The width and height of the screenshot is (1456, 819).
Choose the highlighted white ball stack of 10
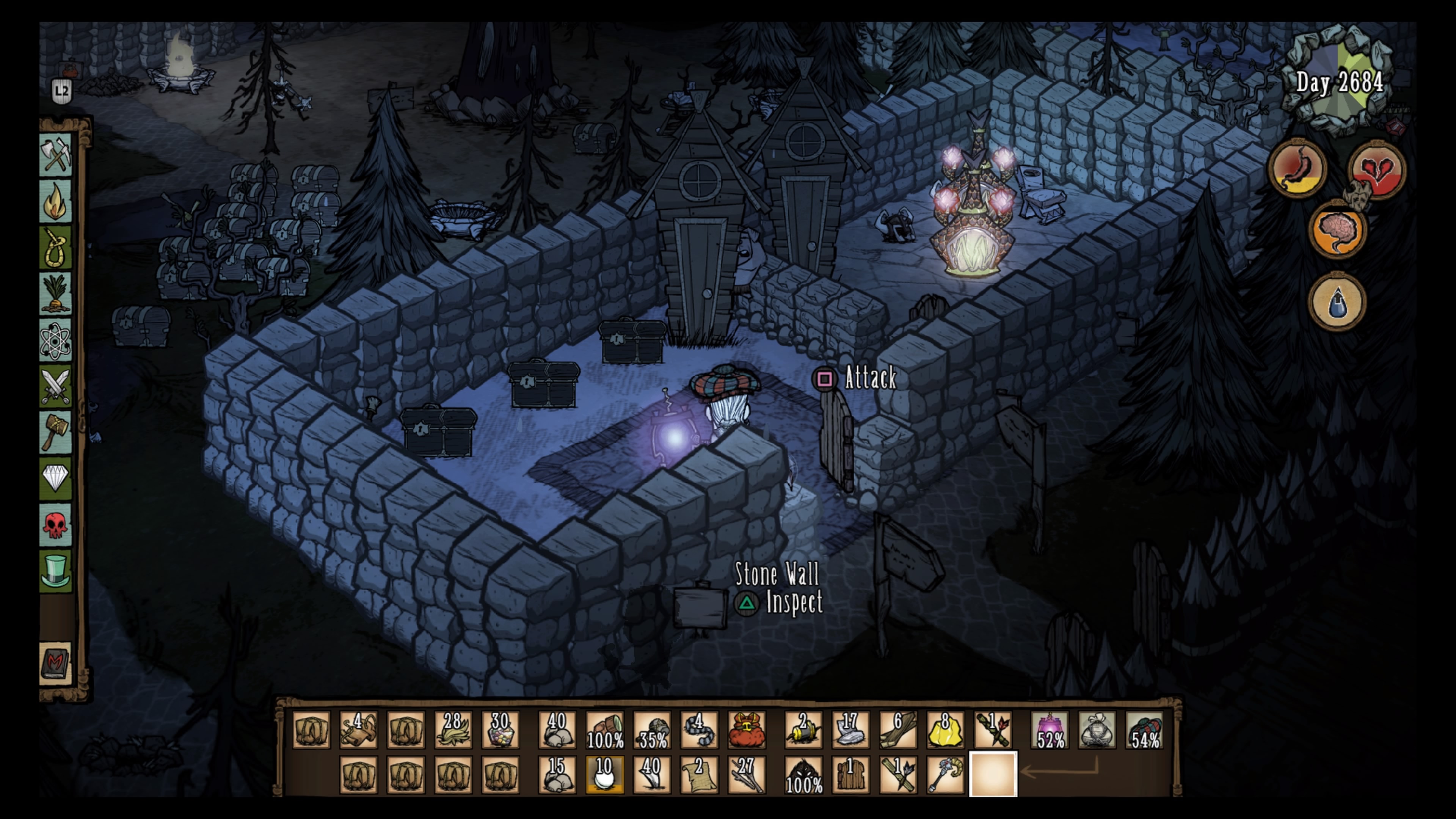(604, 774)
